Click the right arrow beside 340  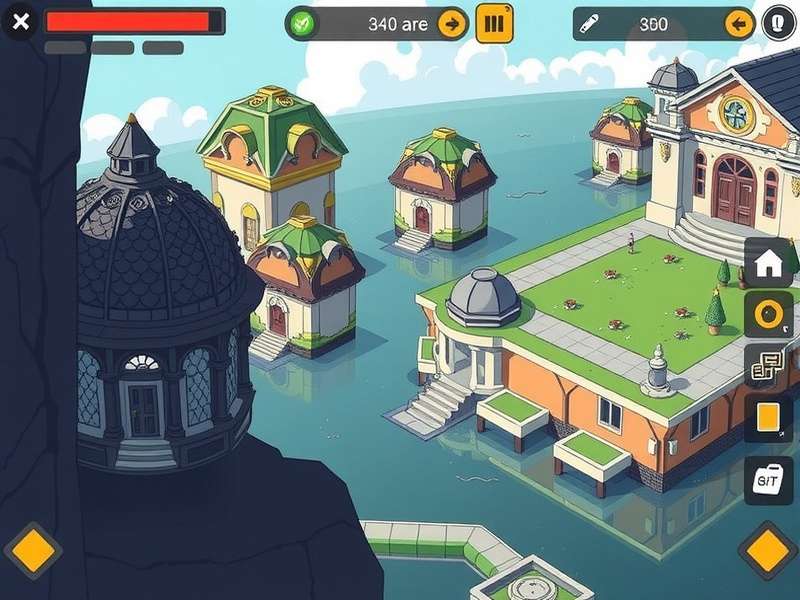(x=452, y=23)
